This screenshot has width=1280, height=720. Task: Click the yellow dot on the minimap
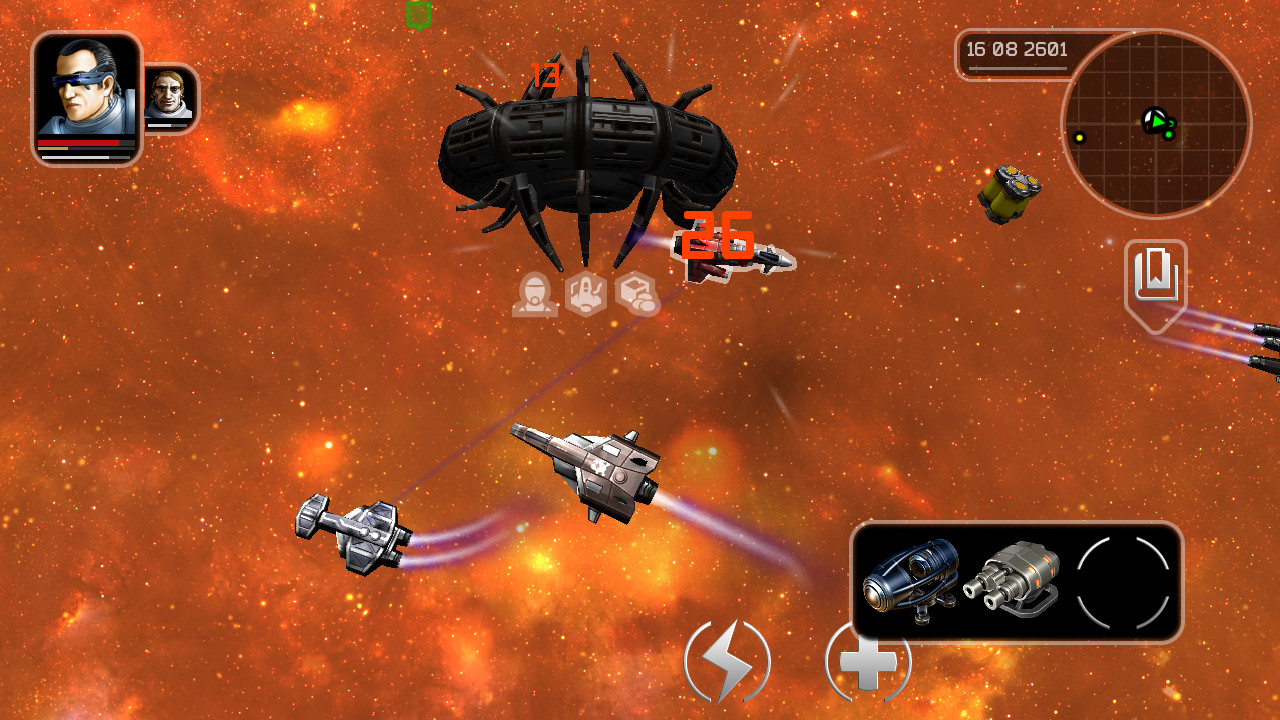[x=1081, y=138]
